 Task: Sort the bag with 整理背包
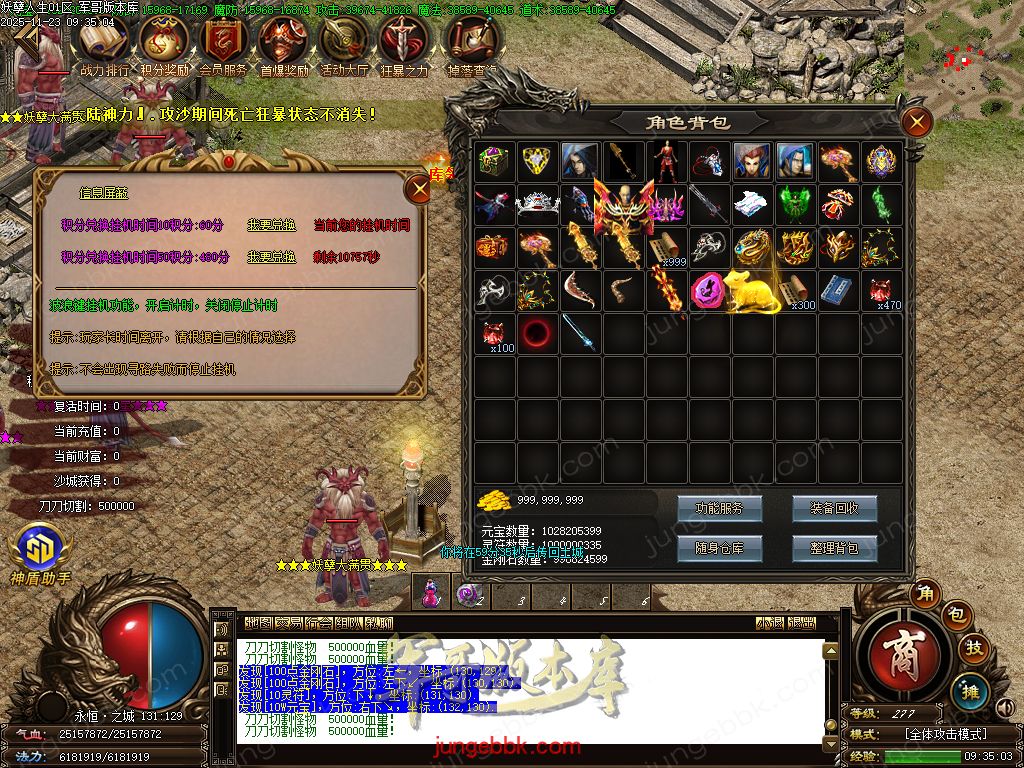[834, 548]
